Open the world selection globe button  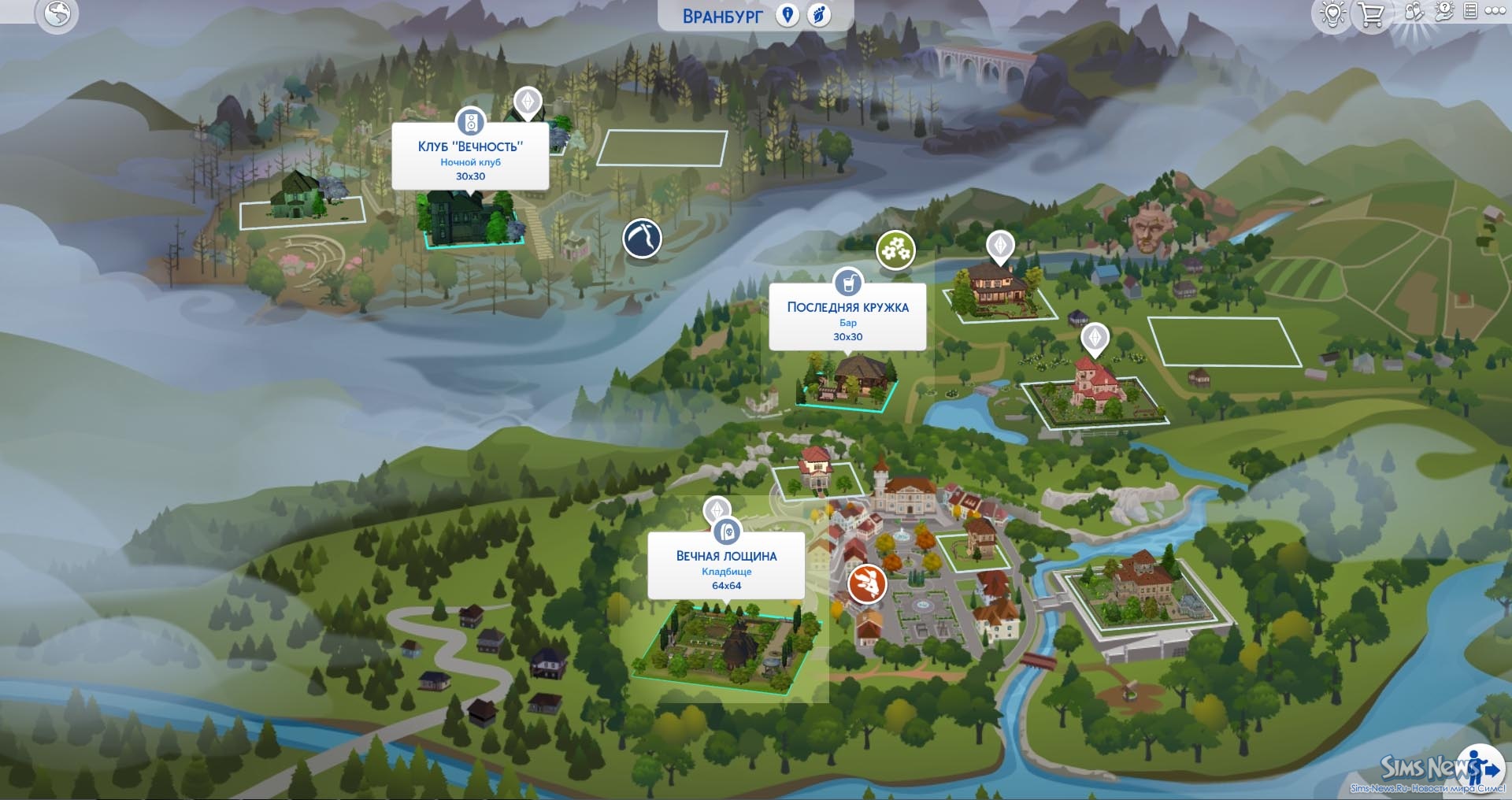coord(57,13)
